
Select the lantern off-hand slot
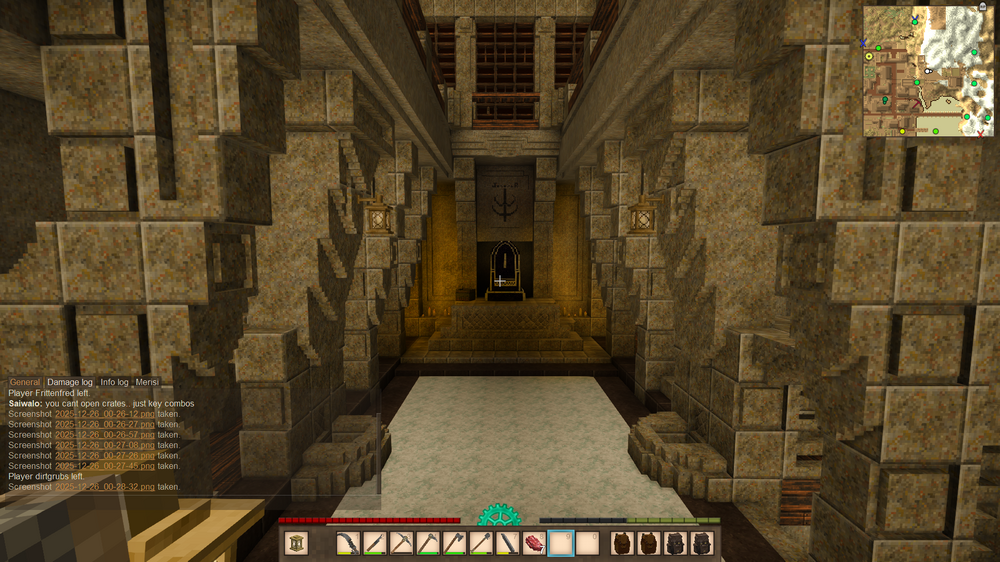coord(297,543)
